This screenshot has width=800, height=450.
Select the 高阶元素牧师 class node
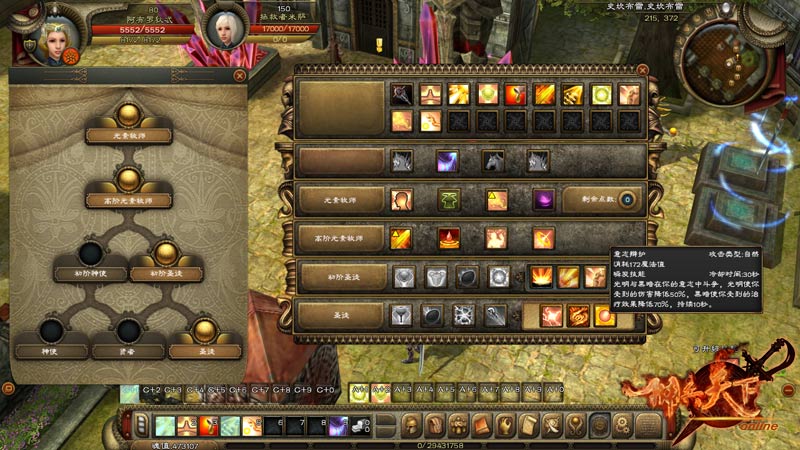click(x=127, y=200)
